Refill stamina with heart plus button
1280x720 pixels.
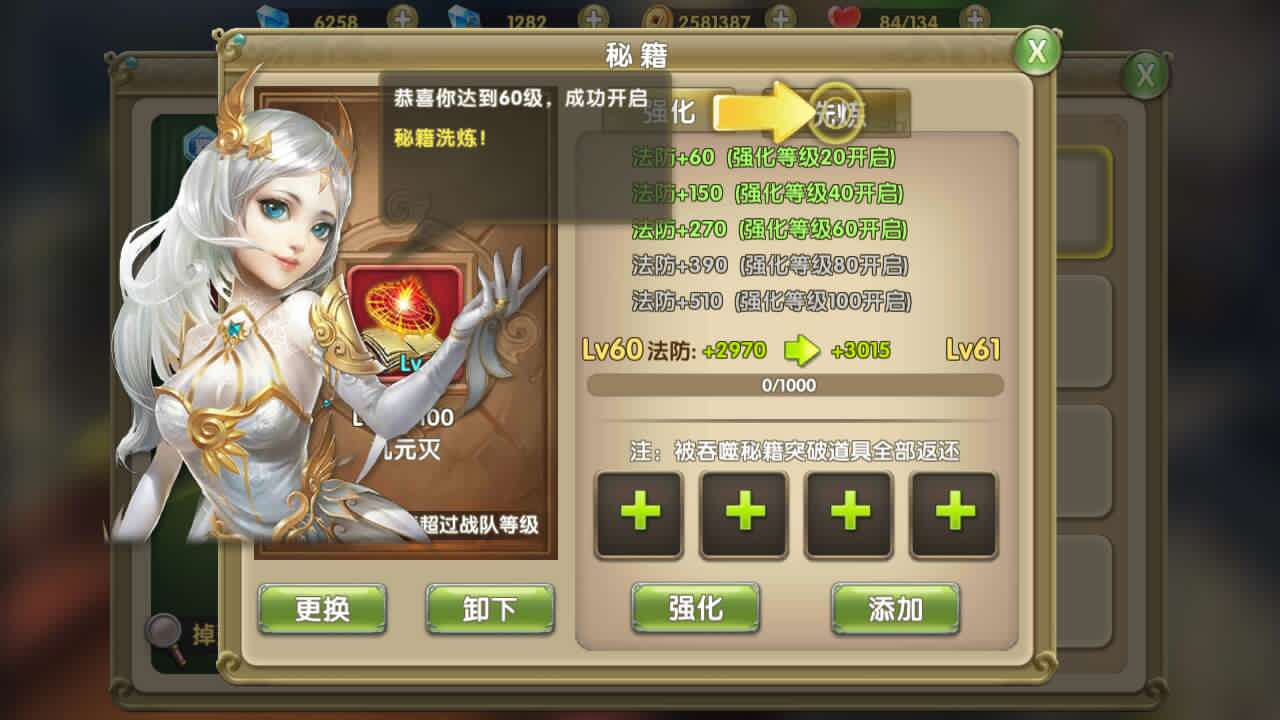(975, 18)
